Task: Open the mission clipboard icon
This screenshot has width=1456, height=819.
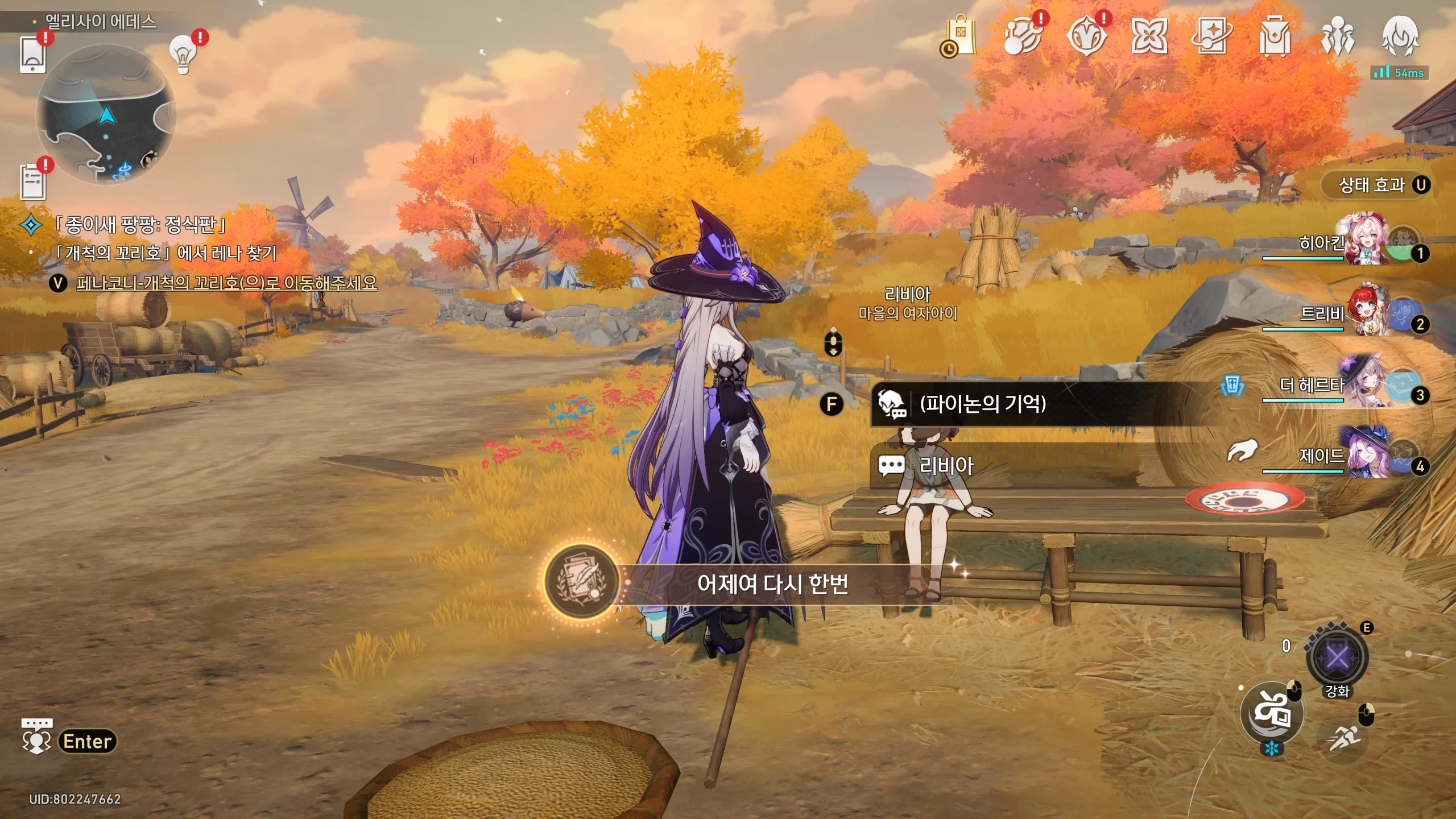Action: click(x=32, y=182)
